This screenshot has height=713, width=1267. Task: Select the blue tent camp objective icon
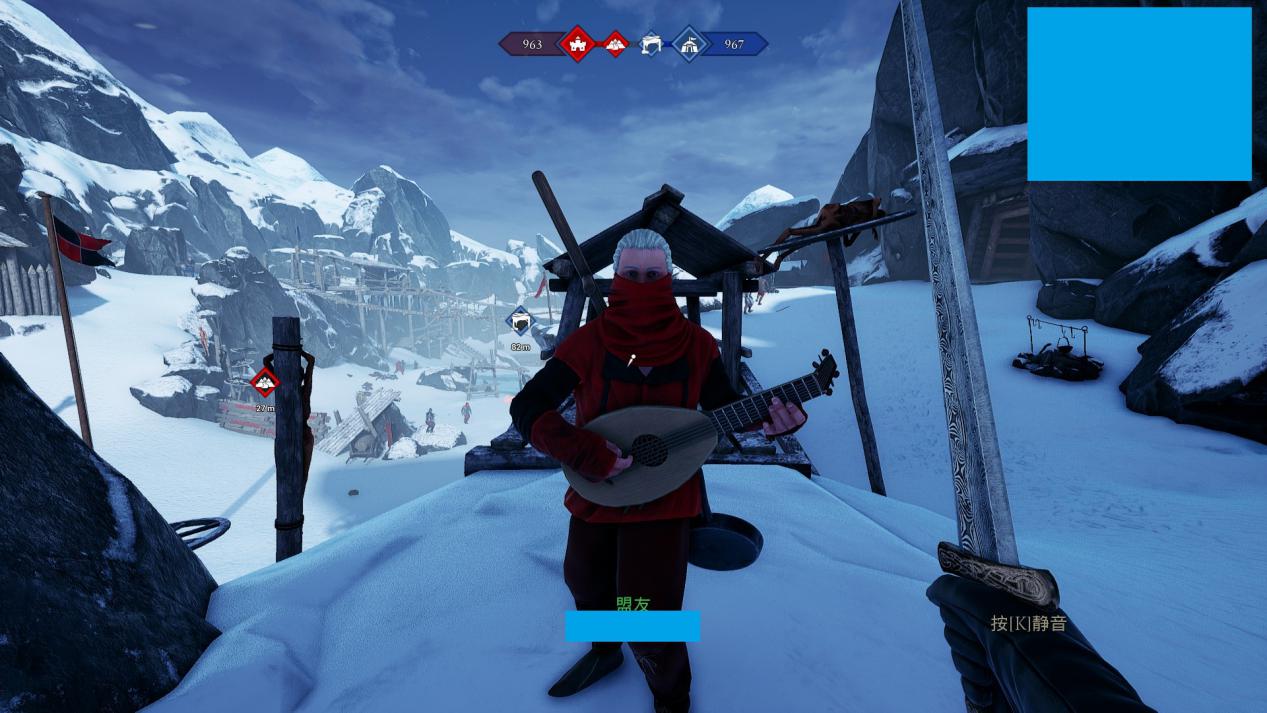(x=690, y=43)
